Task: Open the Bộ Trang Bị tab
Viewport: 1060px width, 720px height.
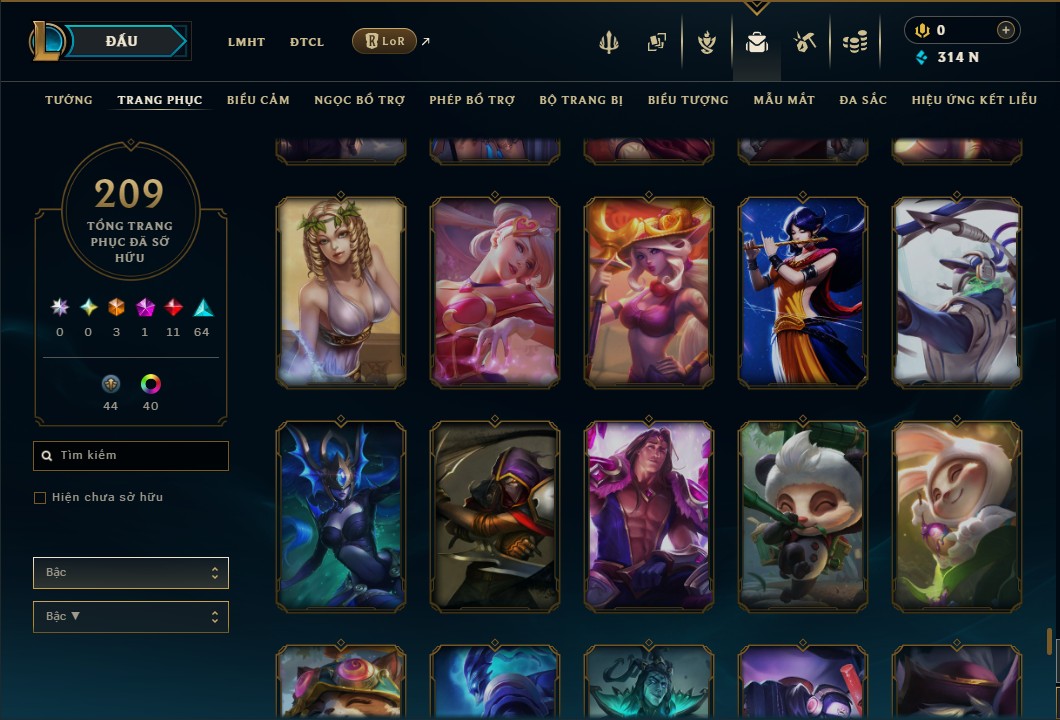Action: pyautogui.click(x=581, y=100)
